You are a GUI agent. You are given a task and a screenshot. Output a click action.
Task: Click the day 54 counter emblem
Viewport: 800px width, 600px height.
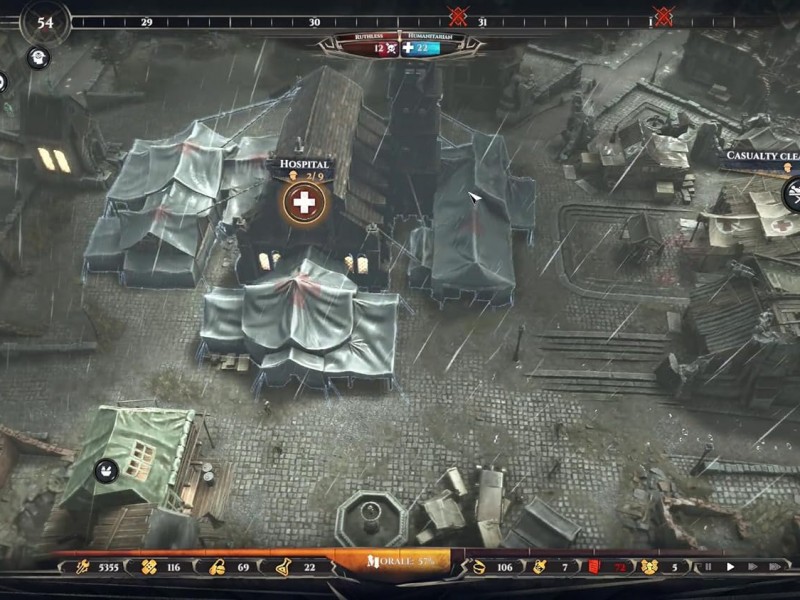44,22
